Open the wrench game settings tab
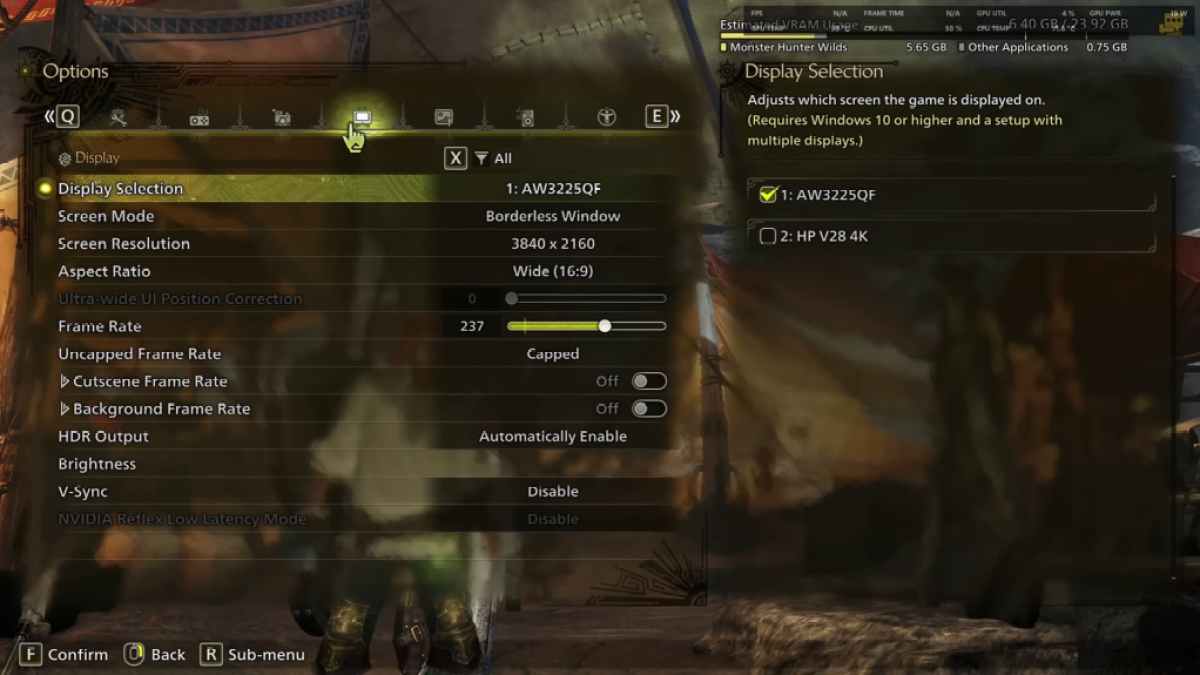Viewport: 1200px width, 675px height. pos(118,118)
